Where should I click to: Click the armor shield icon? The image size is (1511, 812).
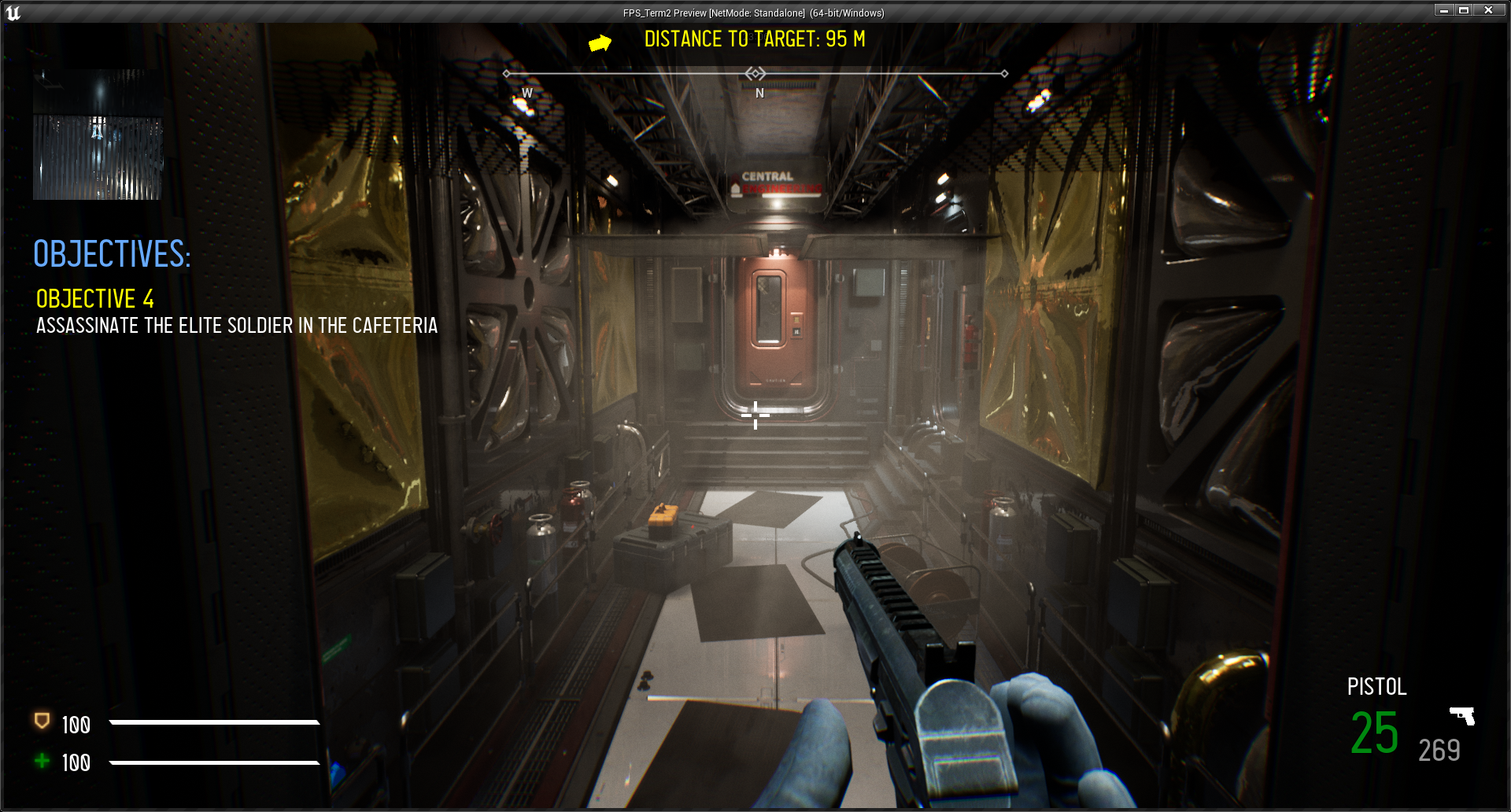(x=42, y=721)
